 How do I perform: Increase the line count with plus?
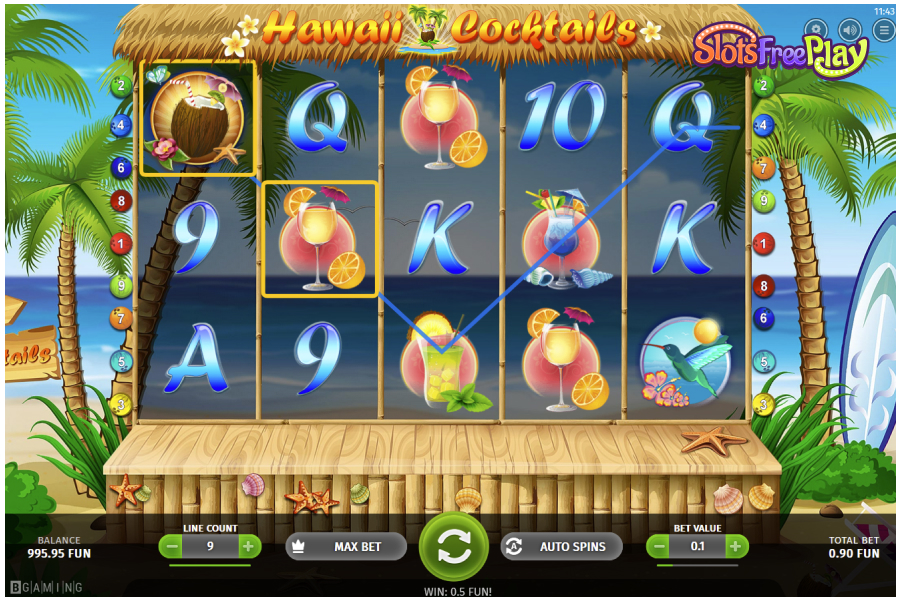click(x=247, y=547)
